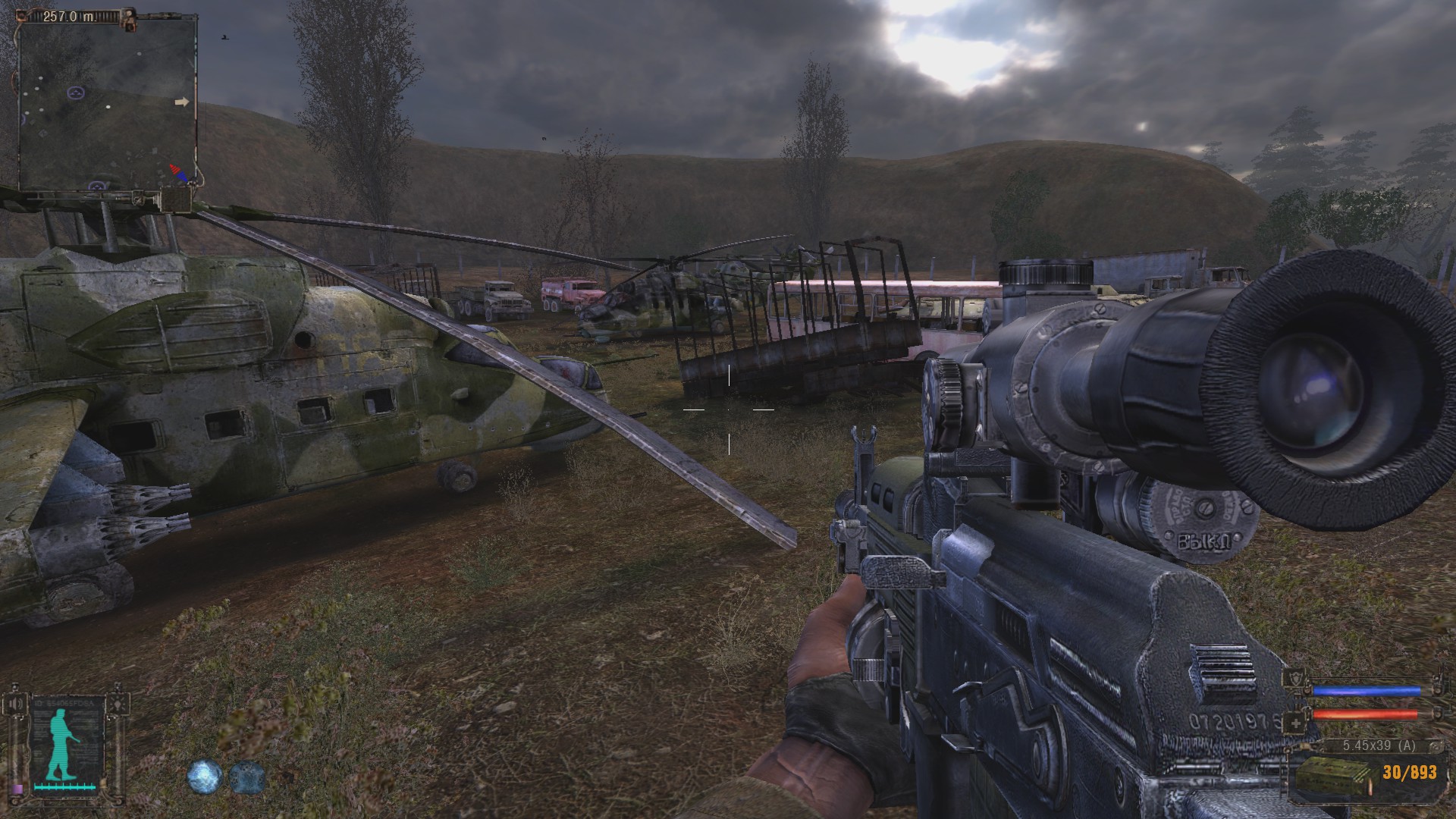This screenshot has height=819, width=1456.
Task: Select the bright glowing blue artifact icon
Action: click(x=205, y=777)
